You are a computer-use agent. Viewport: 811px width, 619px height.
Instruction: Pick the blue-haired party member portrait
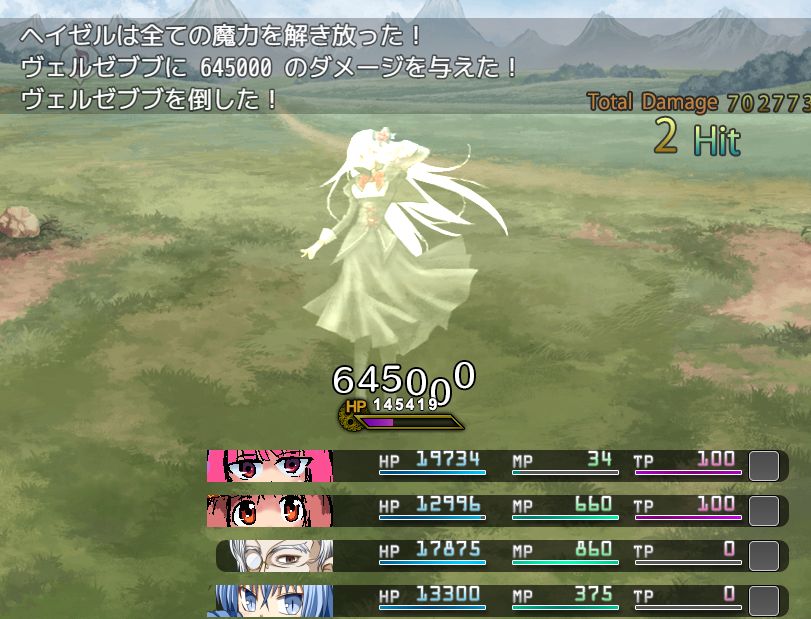pos(268,600)
